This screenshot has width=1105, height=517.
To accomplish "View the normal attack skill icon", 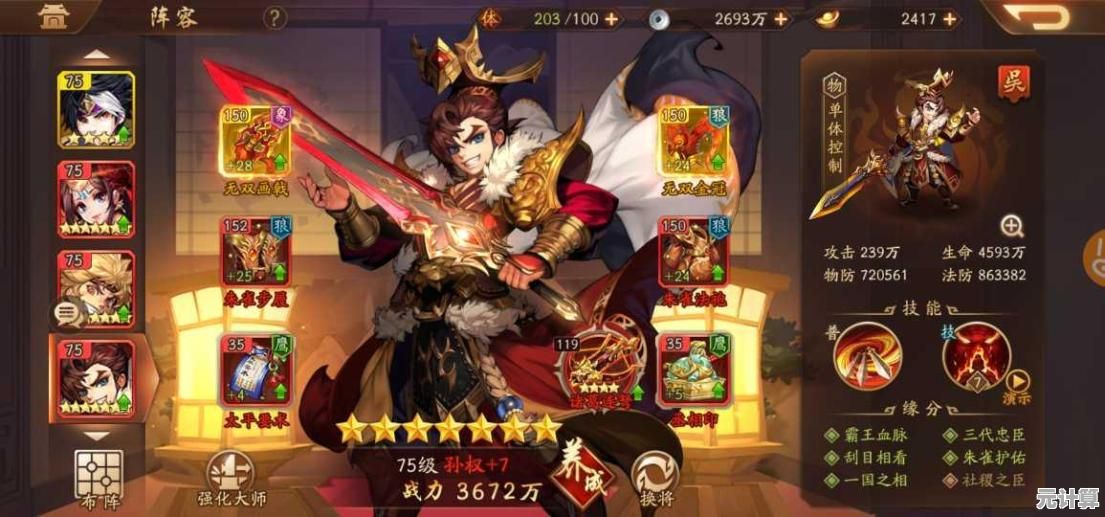I will pos(867,356).
